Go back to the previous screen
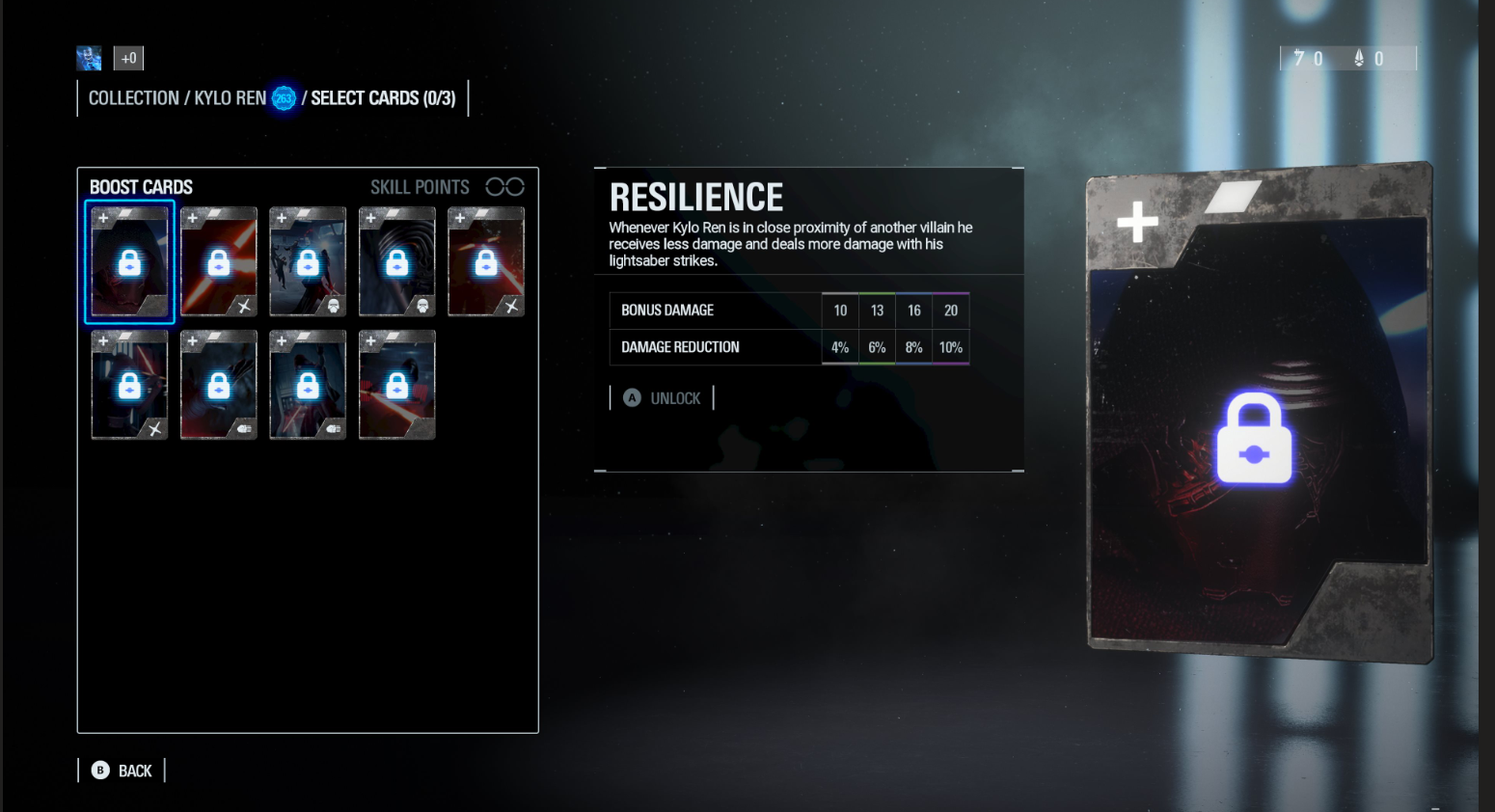1495x812 pixels. click(122, 771)
